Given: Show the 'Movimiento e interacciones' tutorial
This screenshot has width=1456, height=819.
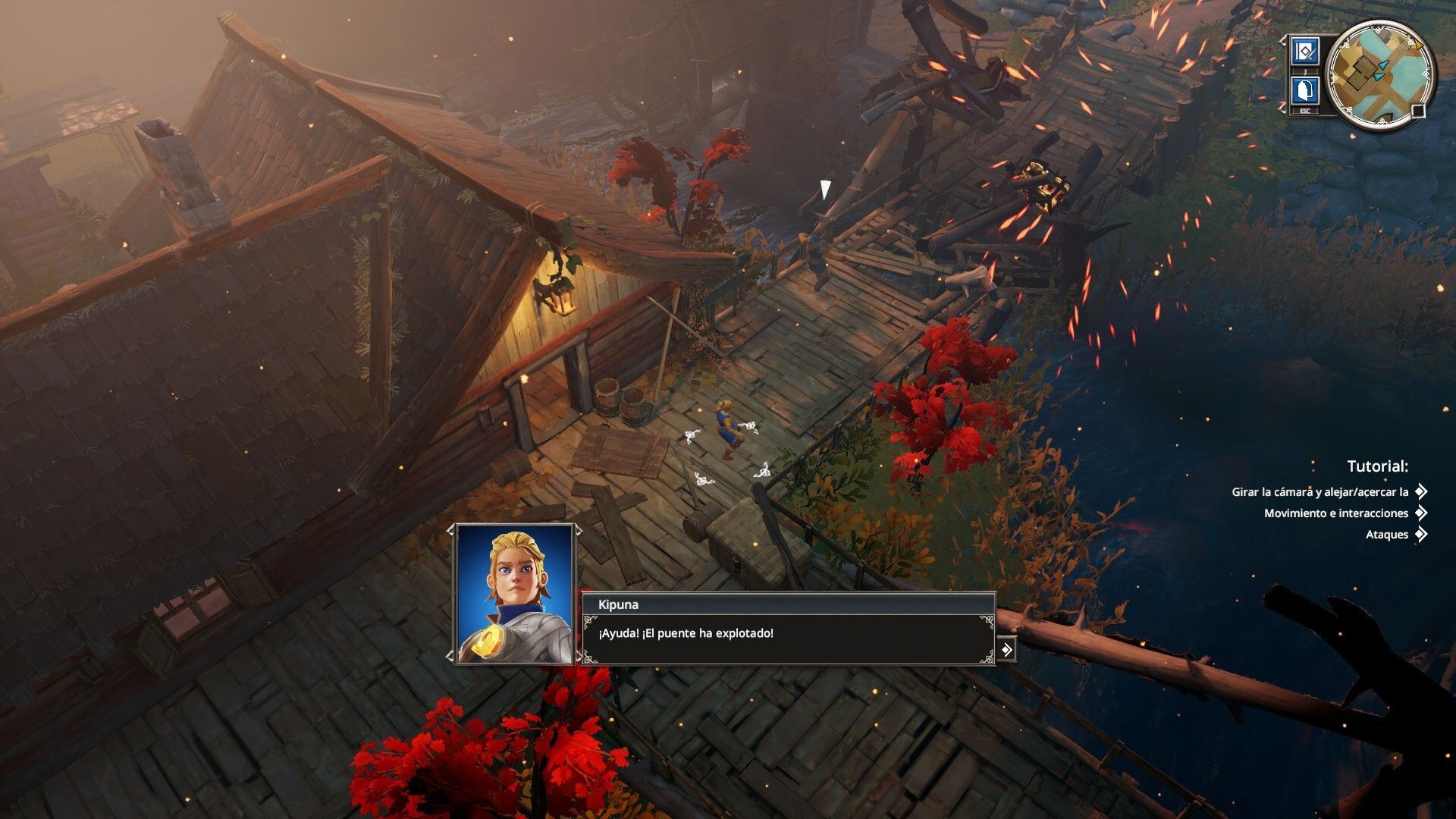Looking at the screenshot, I should (1336, 513).
